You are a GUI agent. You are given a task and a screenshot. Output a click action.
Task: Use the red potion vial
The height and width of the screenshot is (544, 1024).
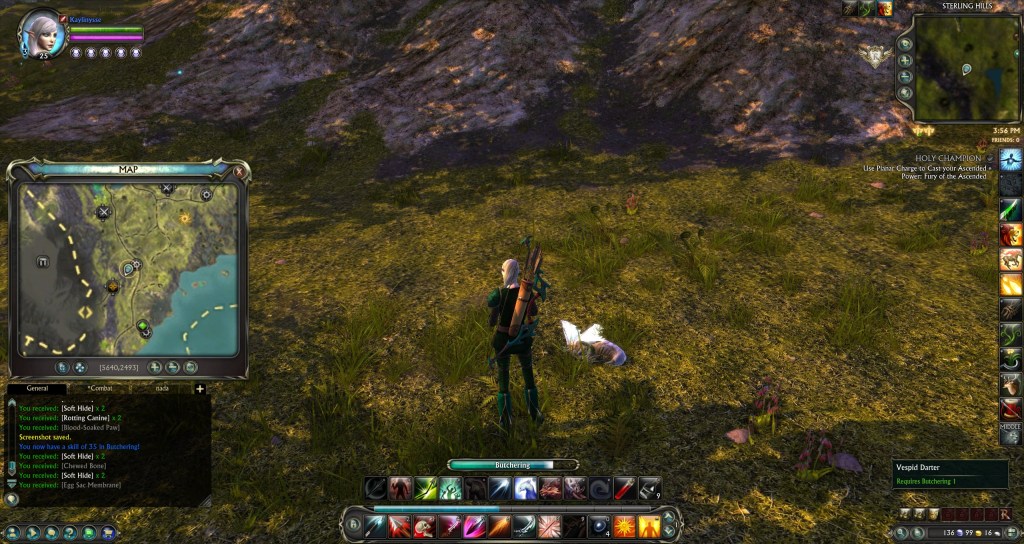(625, 488)
